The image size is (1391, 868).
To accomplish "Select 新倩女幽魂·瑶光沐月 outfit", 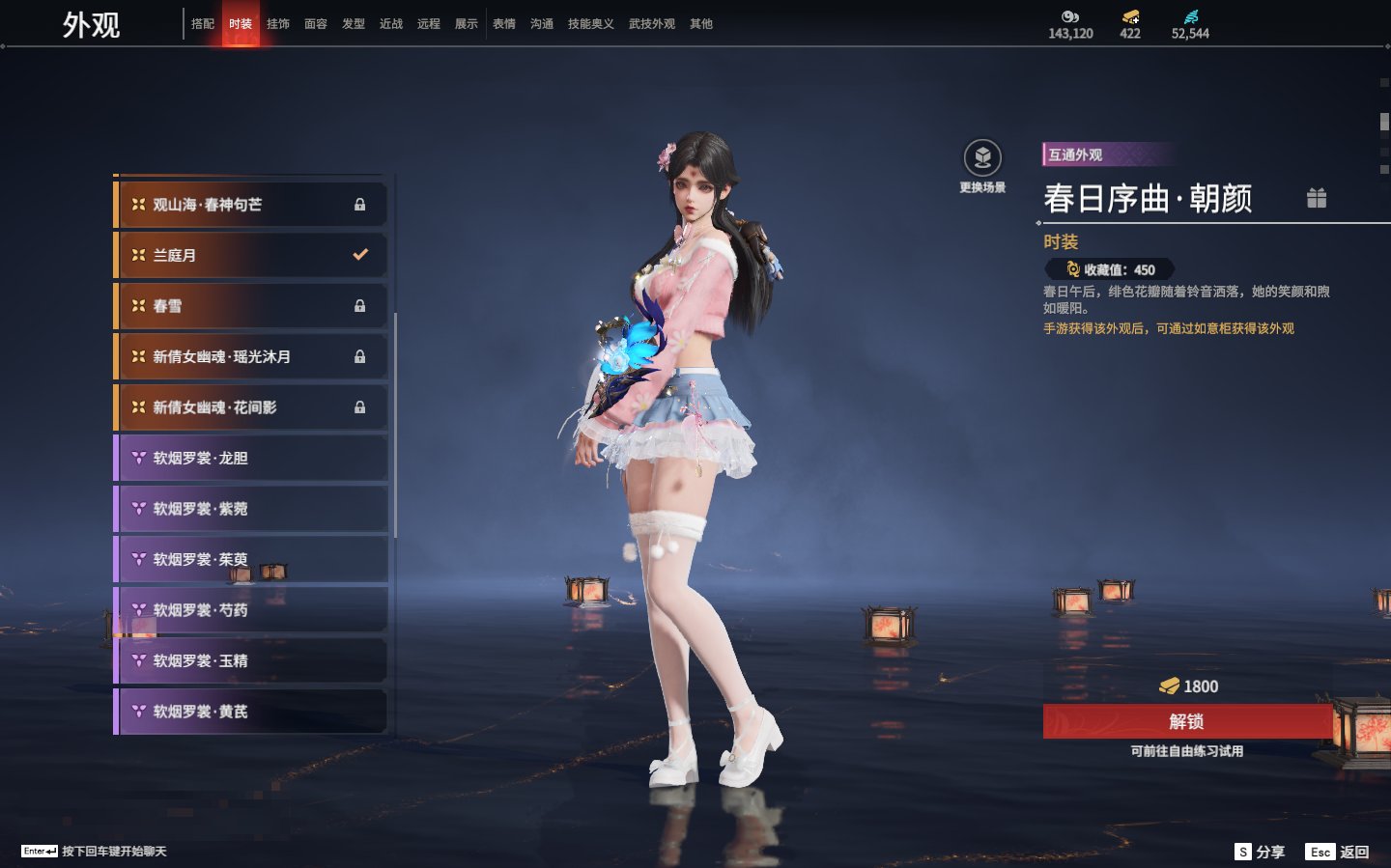I will [251, 356].
